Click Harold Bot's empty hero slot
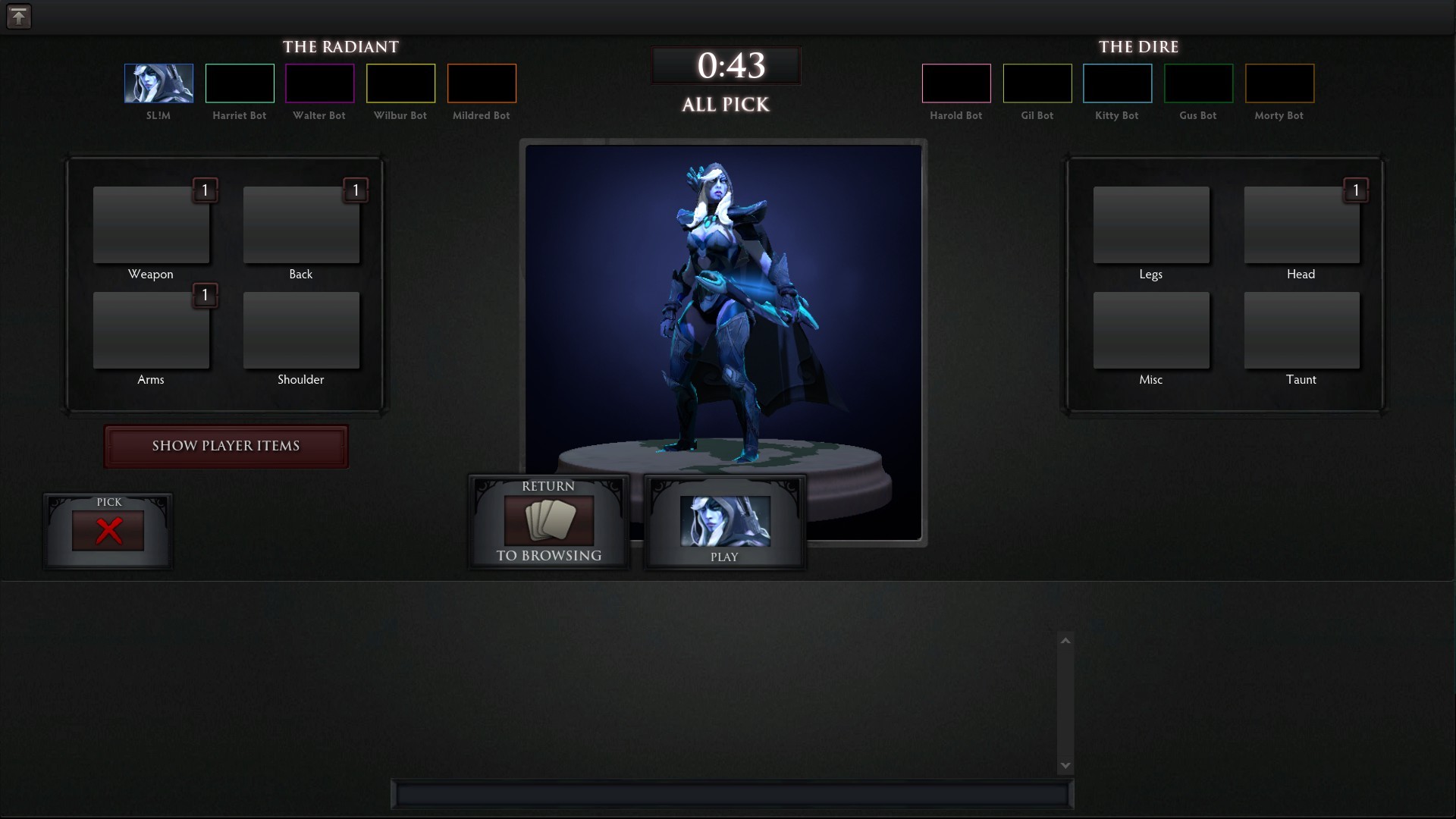1456x819 pixels. pos(955,83)
